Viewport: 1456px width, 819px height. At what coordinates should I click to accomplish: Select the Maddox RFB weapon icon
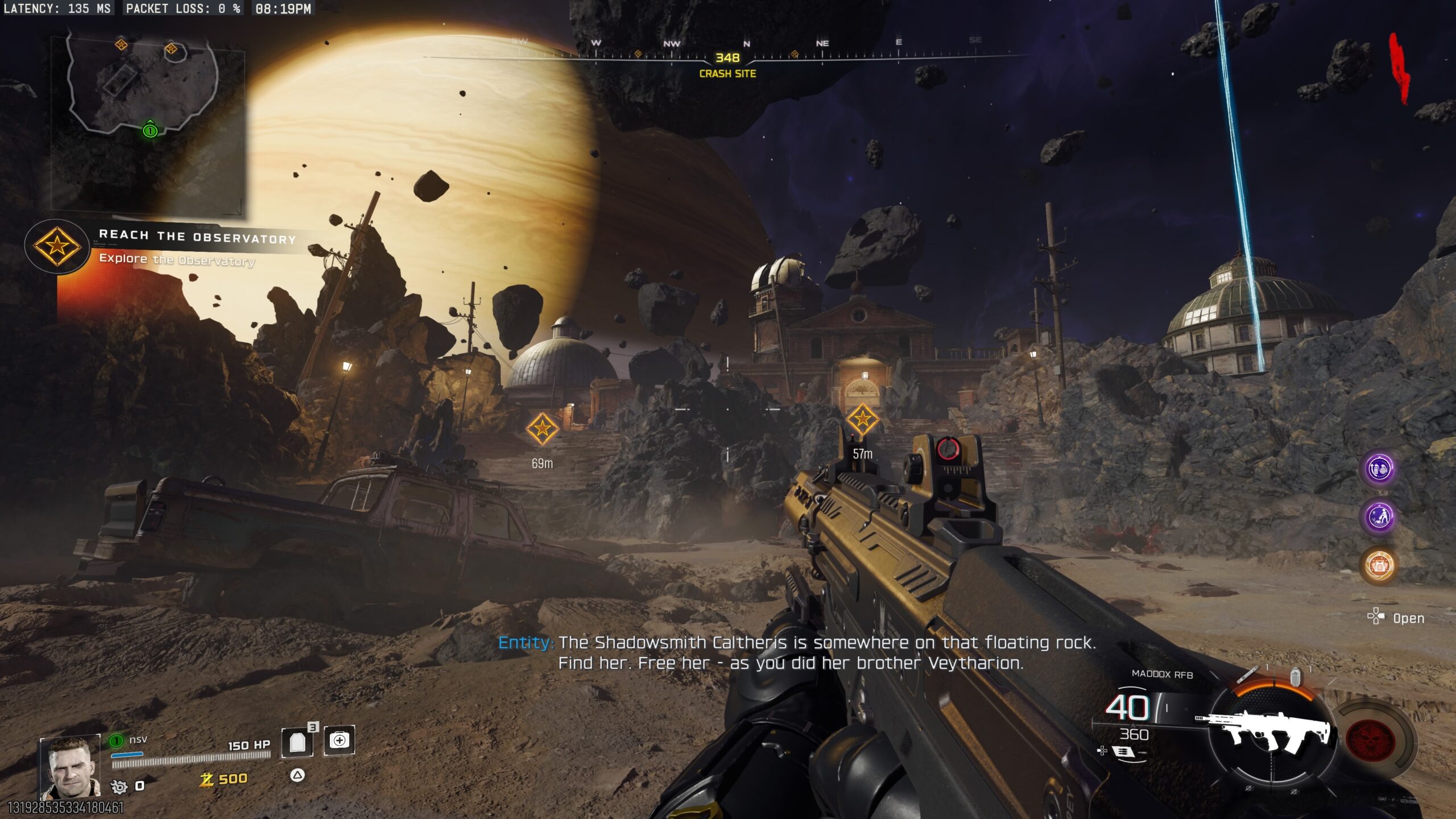[1269, 735]
